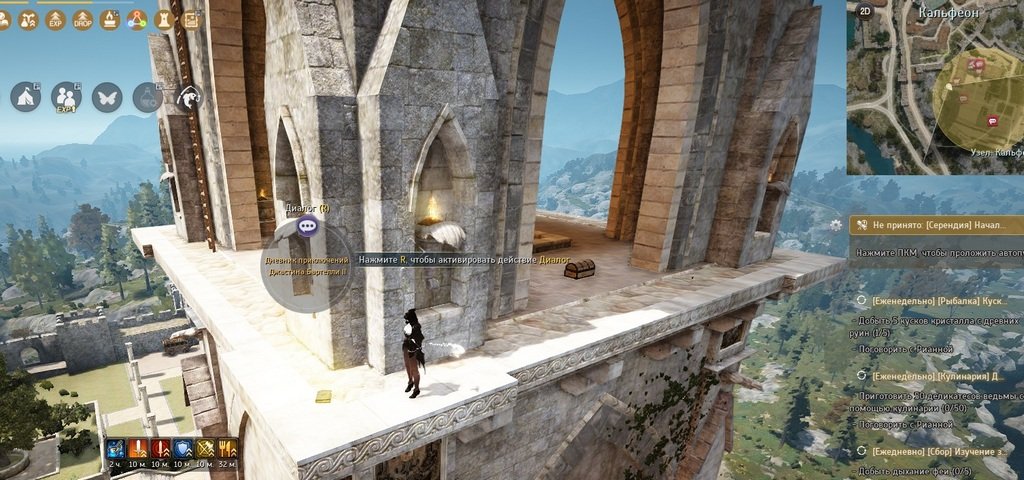Open the campfire icon in top bar
This screenshot has height=480, width=1024.
click(x=110, y=19)
